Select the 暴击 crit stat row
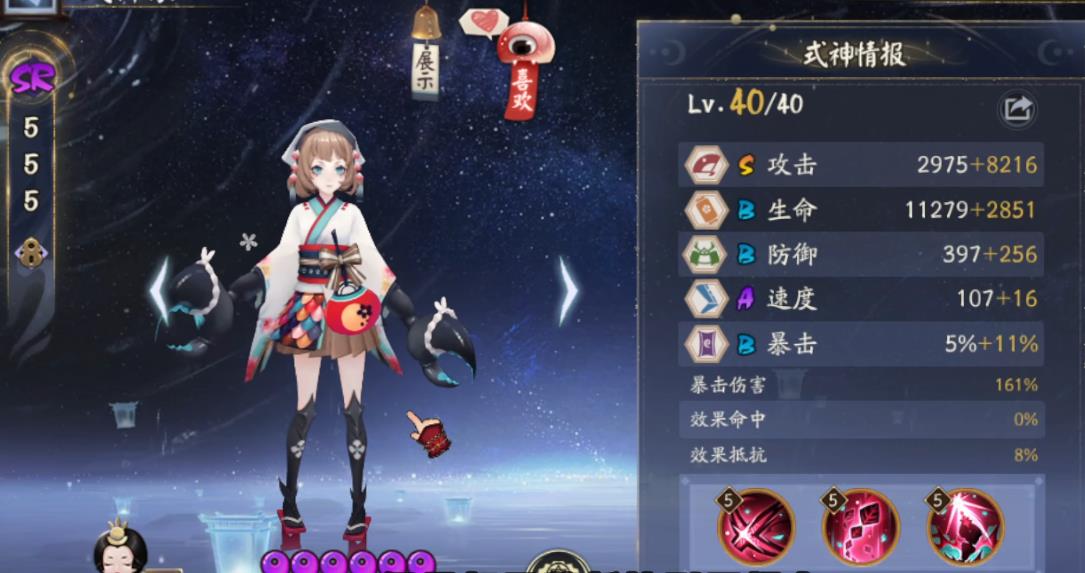Screen dimensions: 1085x573 click(861, 343)
